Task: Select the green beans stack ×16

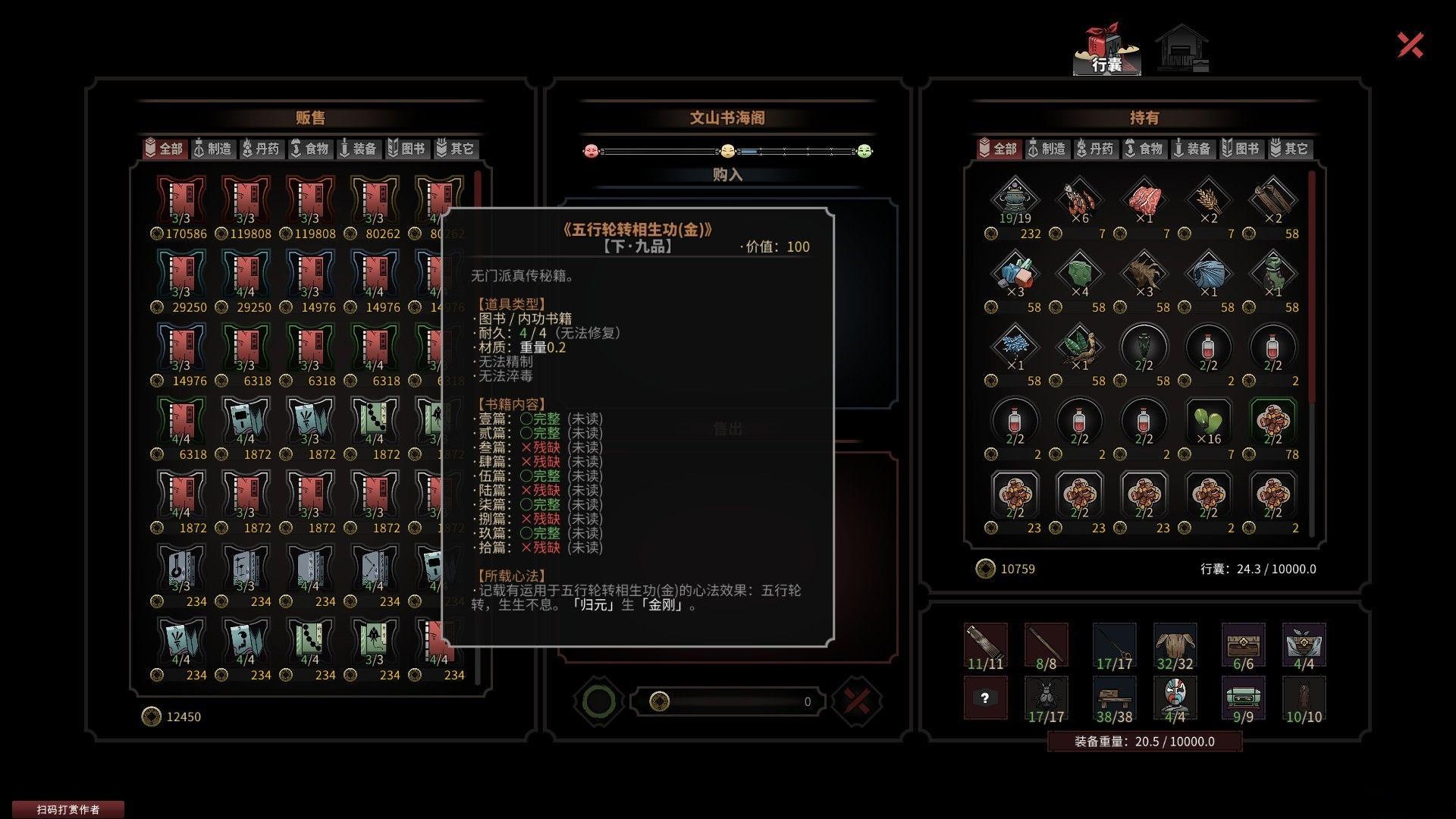Action: pyautogui.click(x=1208, y=422)
